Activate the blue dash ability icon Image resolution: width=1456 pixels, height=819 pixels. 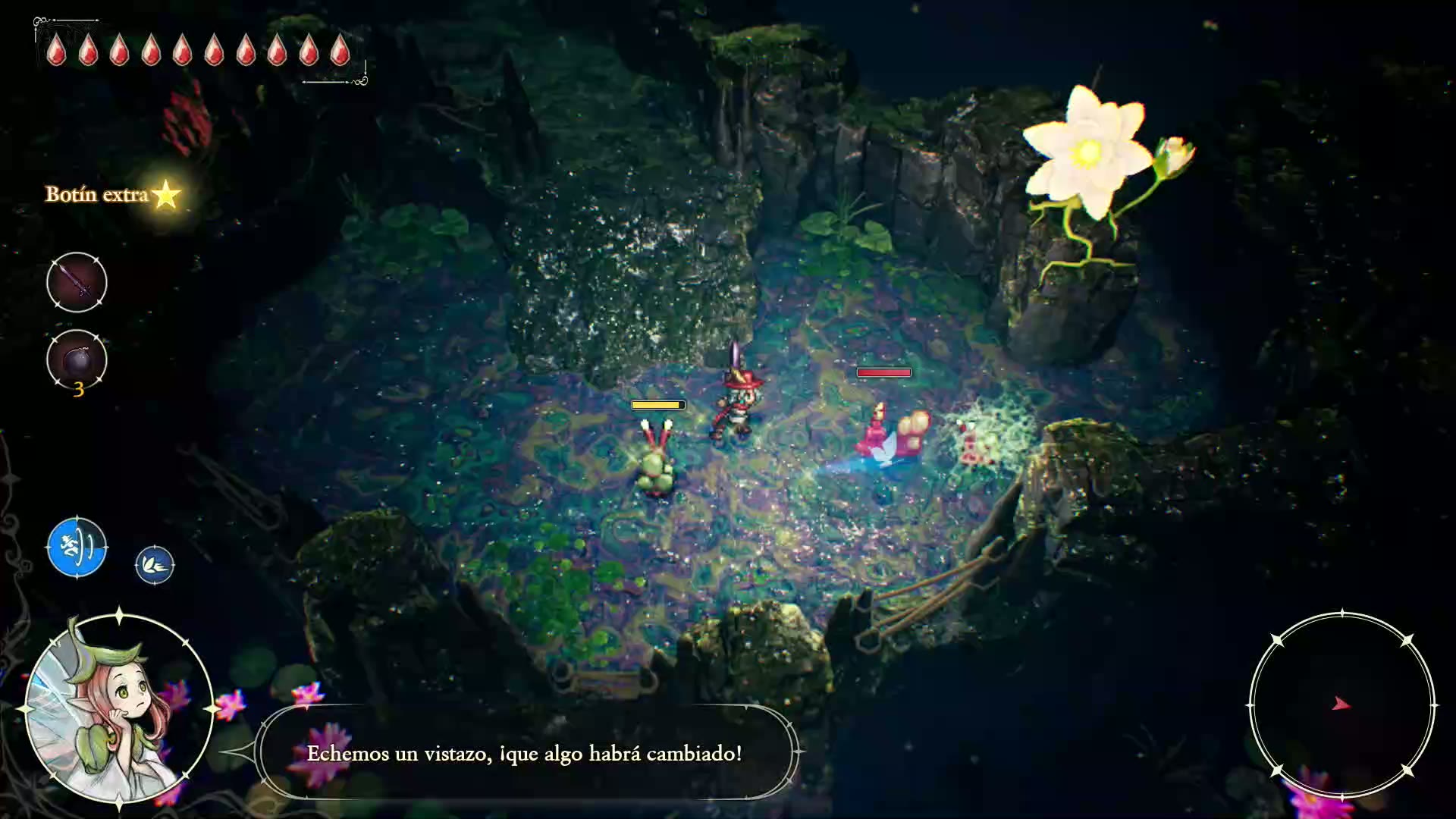click(77, 547)
